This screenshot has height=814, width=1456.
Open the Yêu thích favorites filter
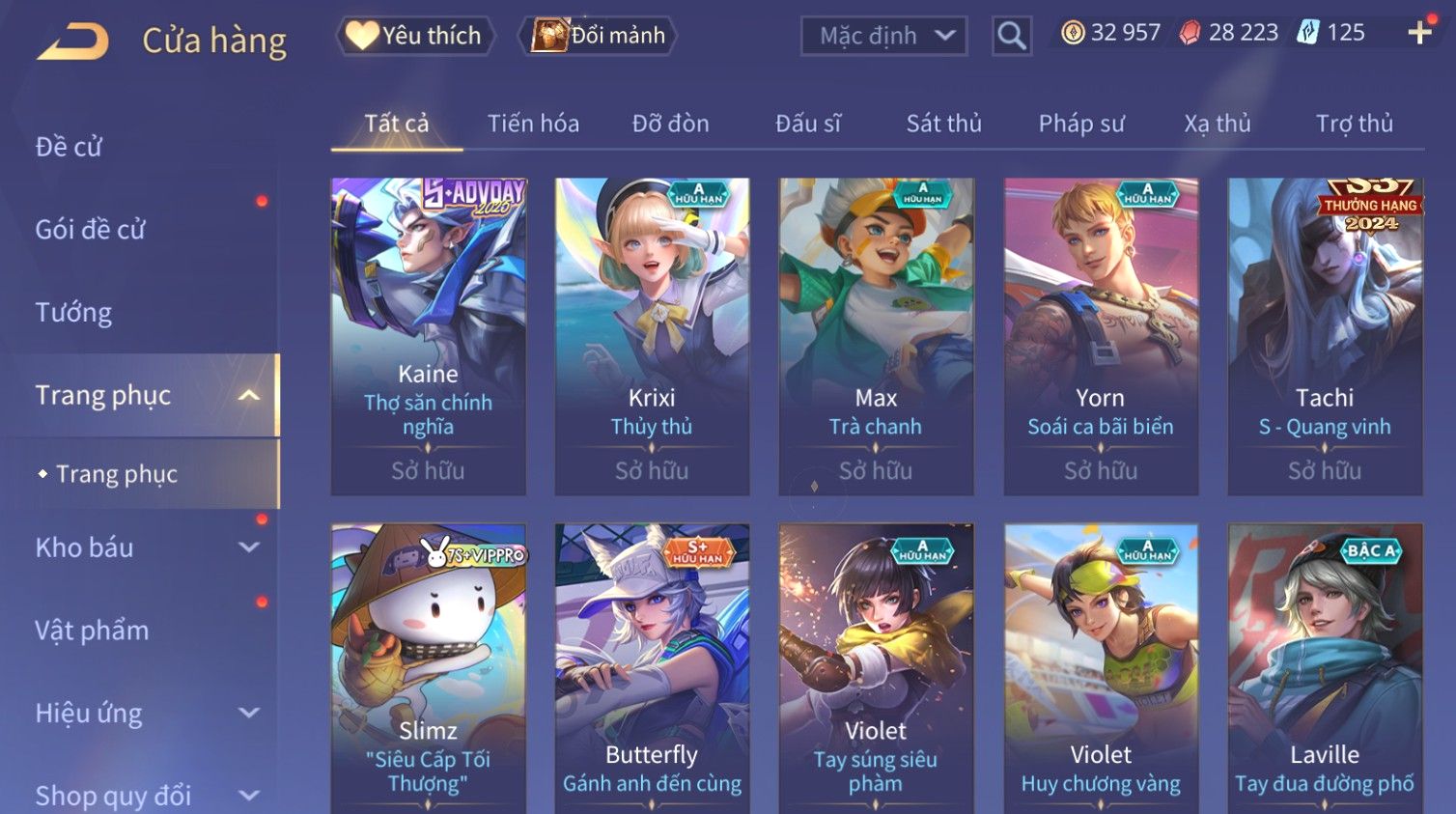click(415, 36)
